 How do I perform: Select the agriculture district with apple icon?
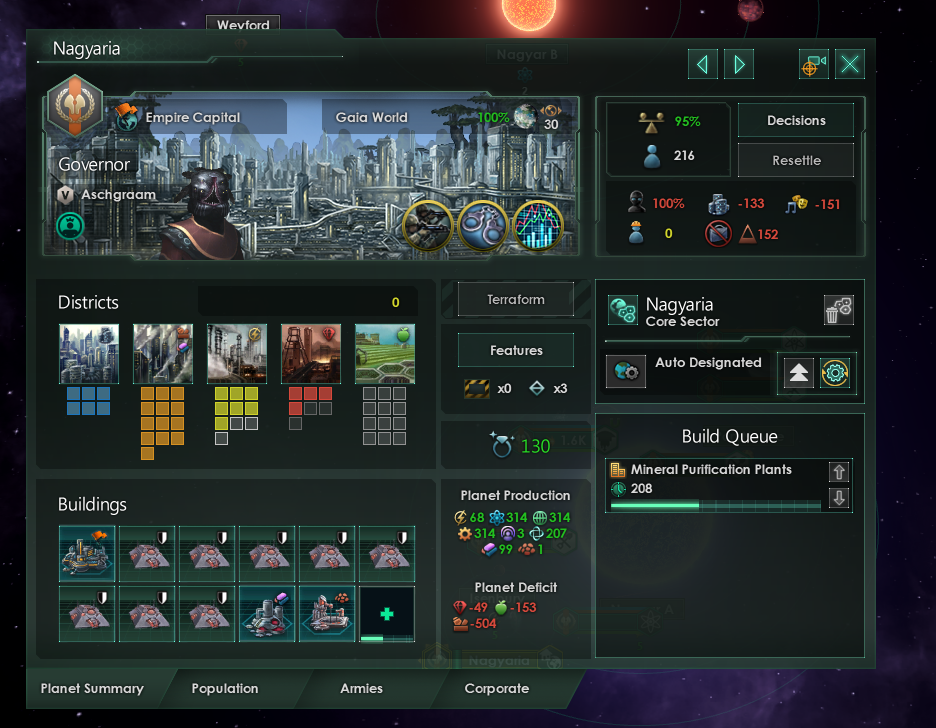pyautogui.click(x=385, y=354)
